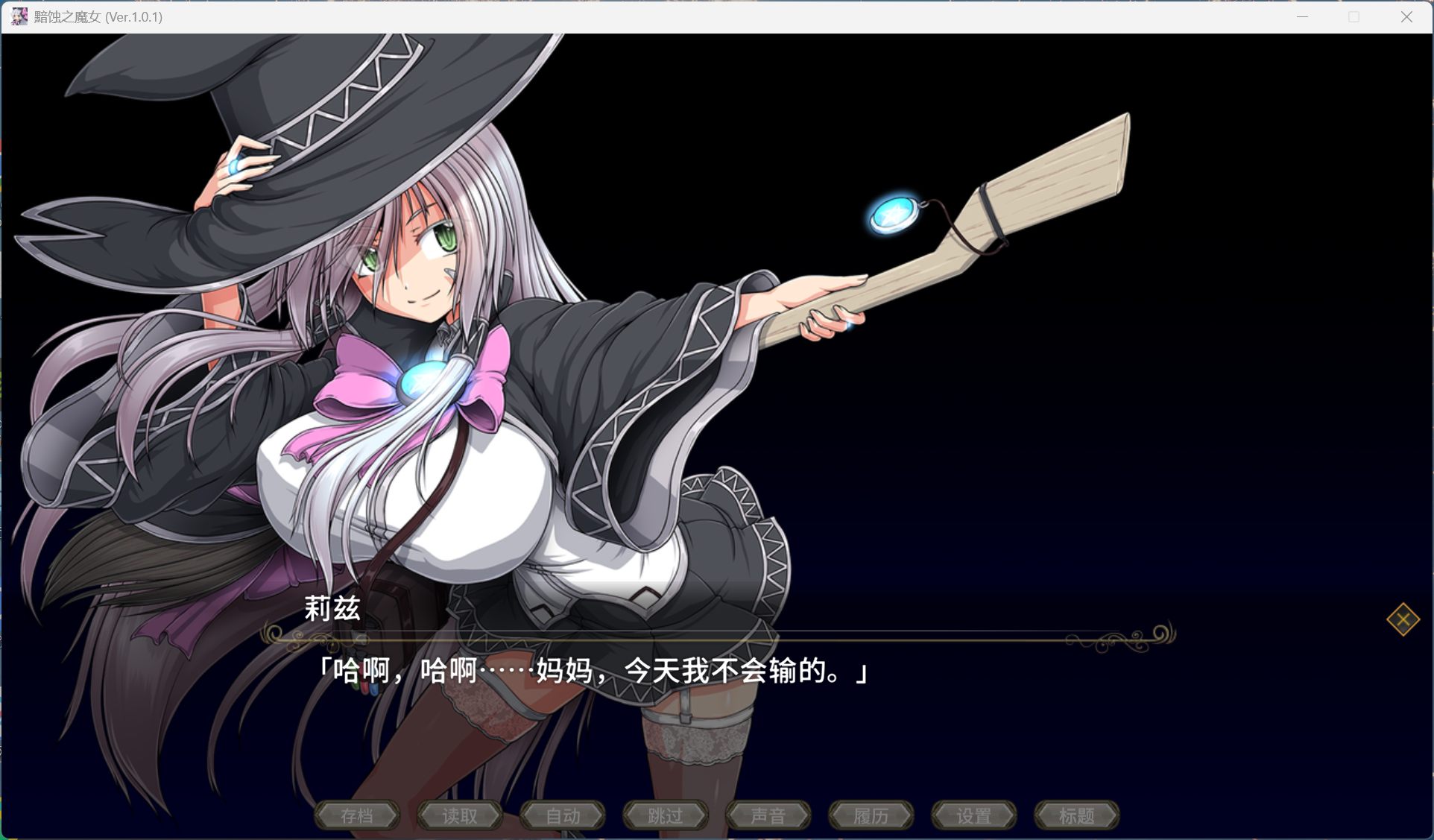Open the 履历 message history log
The image size is (1434, 840).
tap(871, 815)
